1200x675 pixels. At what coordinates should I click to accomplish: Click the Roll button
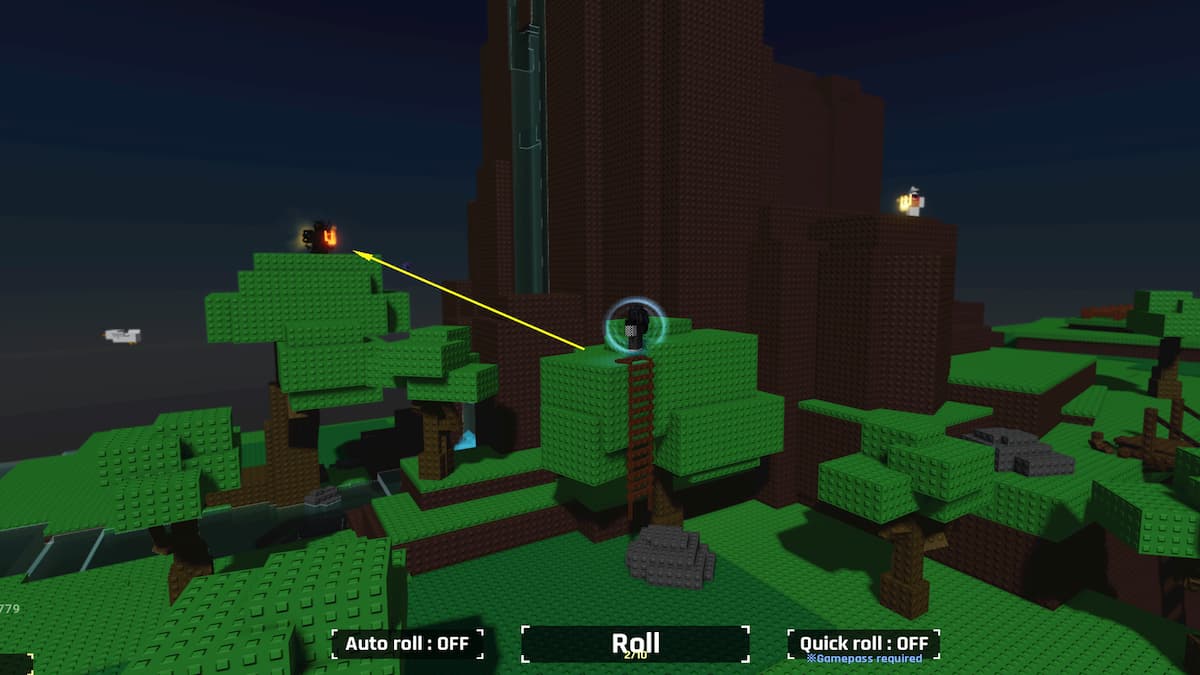[x=635, y=643]
